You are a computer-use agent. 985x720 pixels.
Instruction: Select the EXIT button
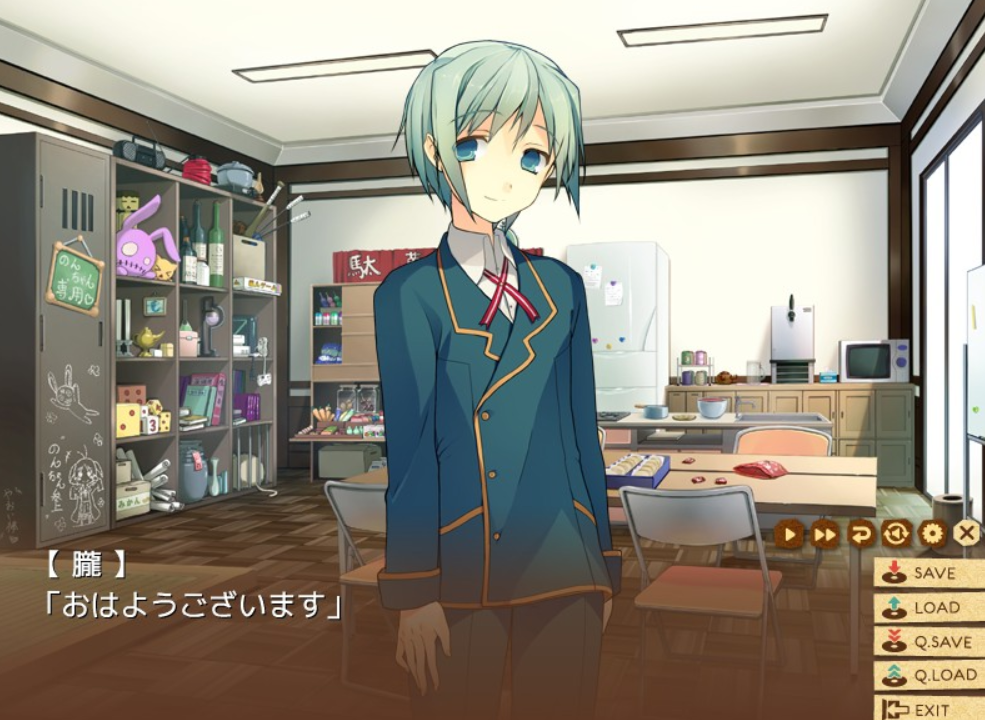coord(927,709)
